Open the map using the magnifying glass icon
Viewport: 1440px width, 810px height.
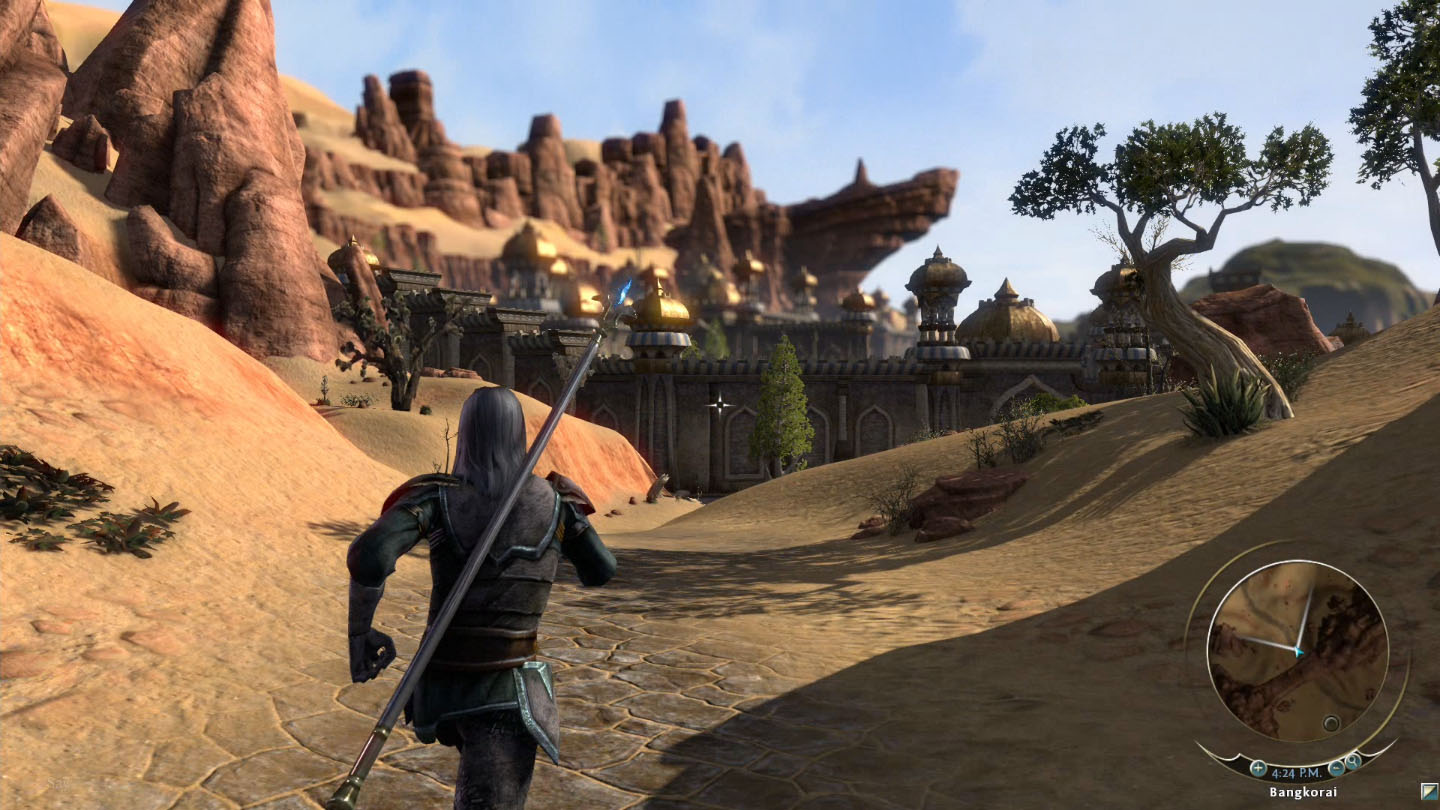(1353, 762)
